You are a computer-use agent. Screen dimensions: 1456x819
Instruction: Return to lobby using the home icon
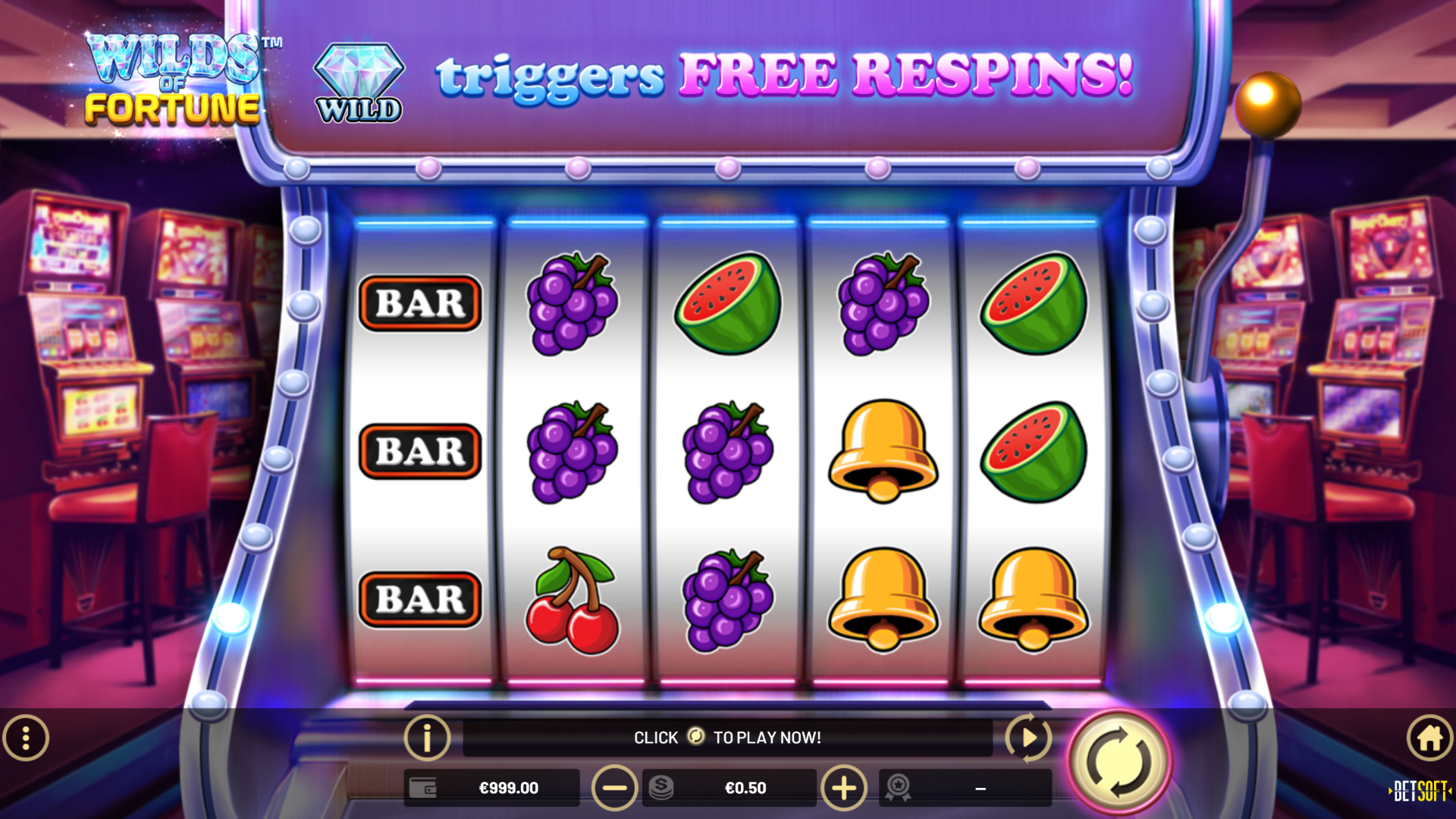(x=1429, y=737)
